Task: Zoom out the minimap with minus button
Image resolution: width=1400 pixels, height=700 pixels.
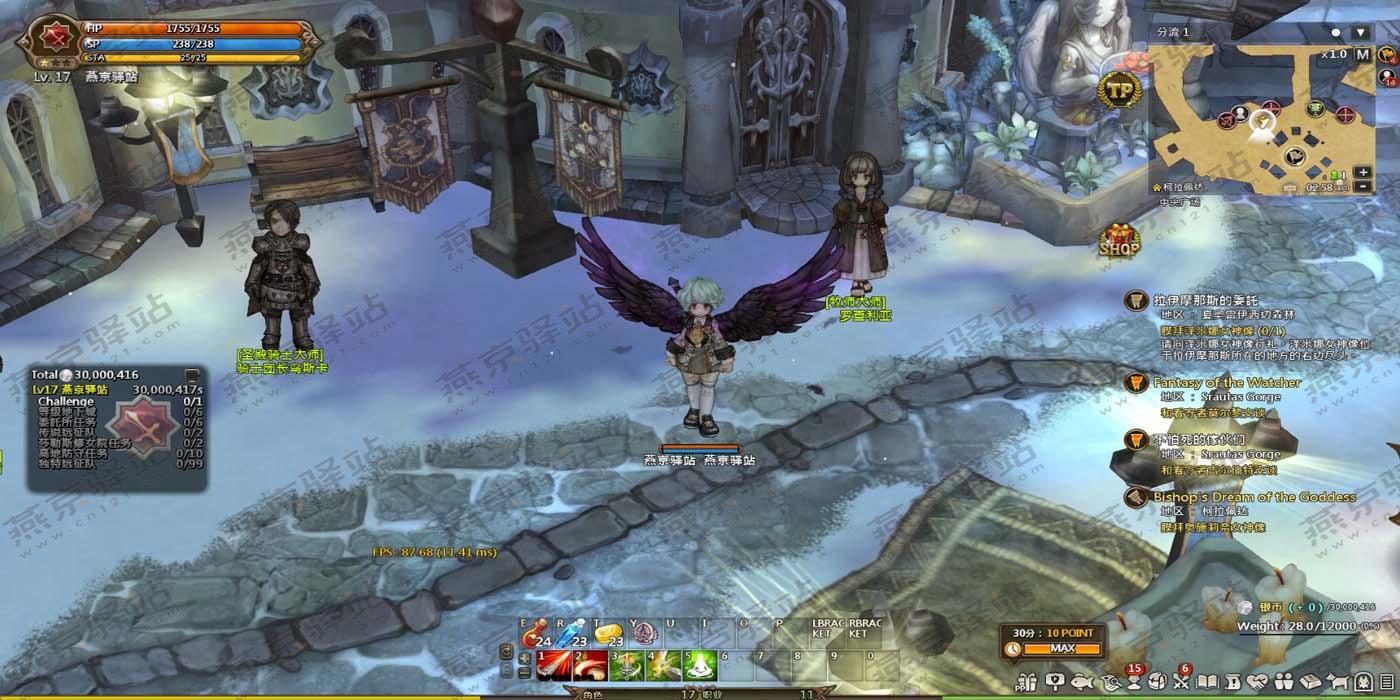Action: click(1363, 187)
